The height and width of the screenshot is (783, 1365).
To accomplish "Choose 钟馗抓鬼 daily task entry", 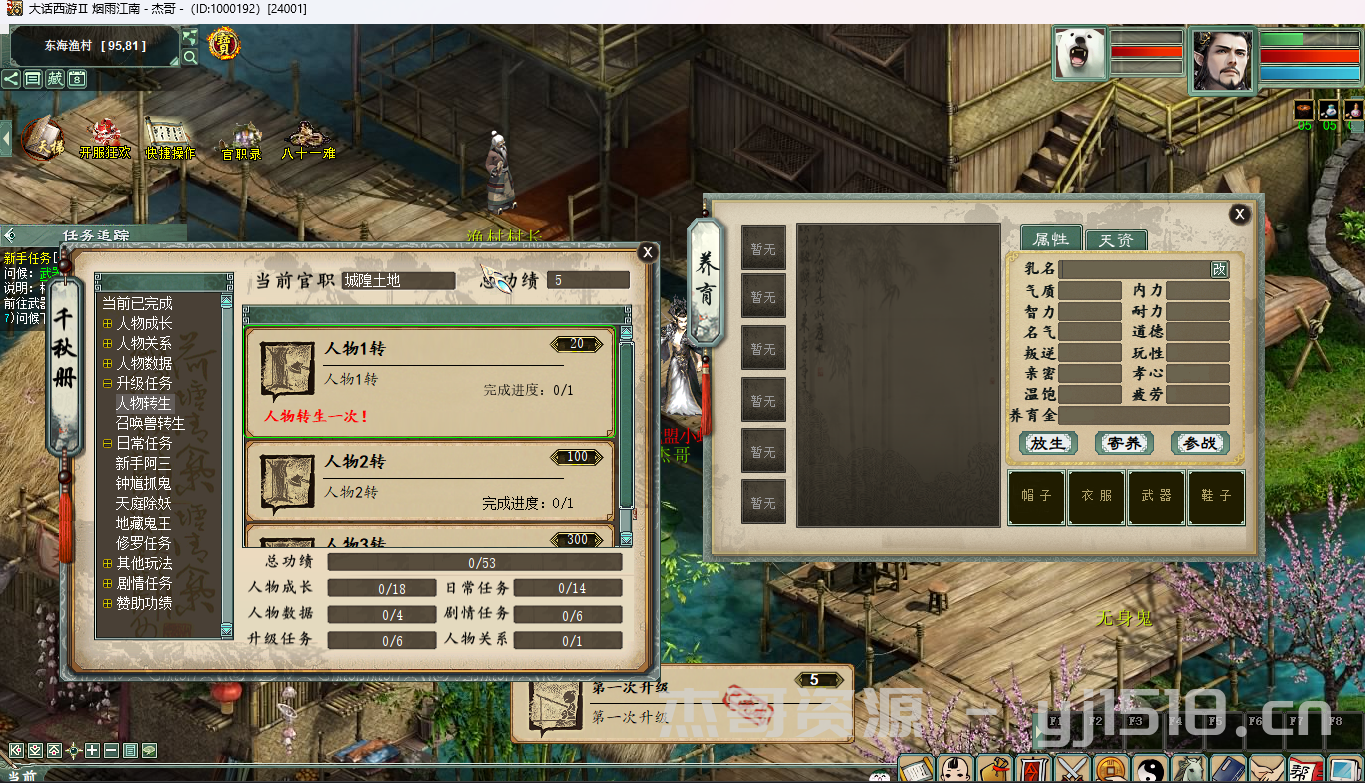I will pos(143,483).
